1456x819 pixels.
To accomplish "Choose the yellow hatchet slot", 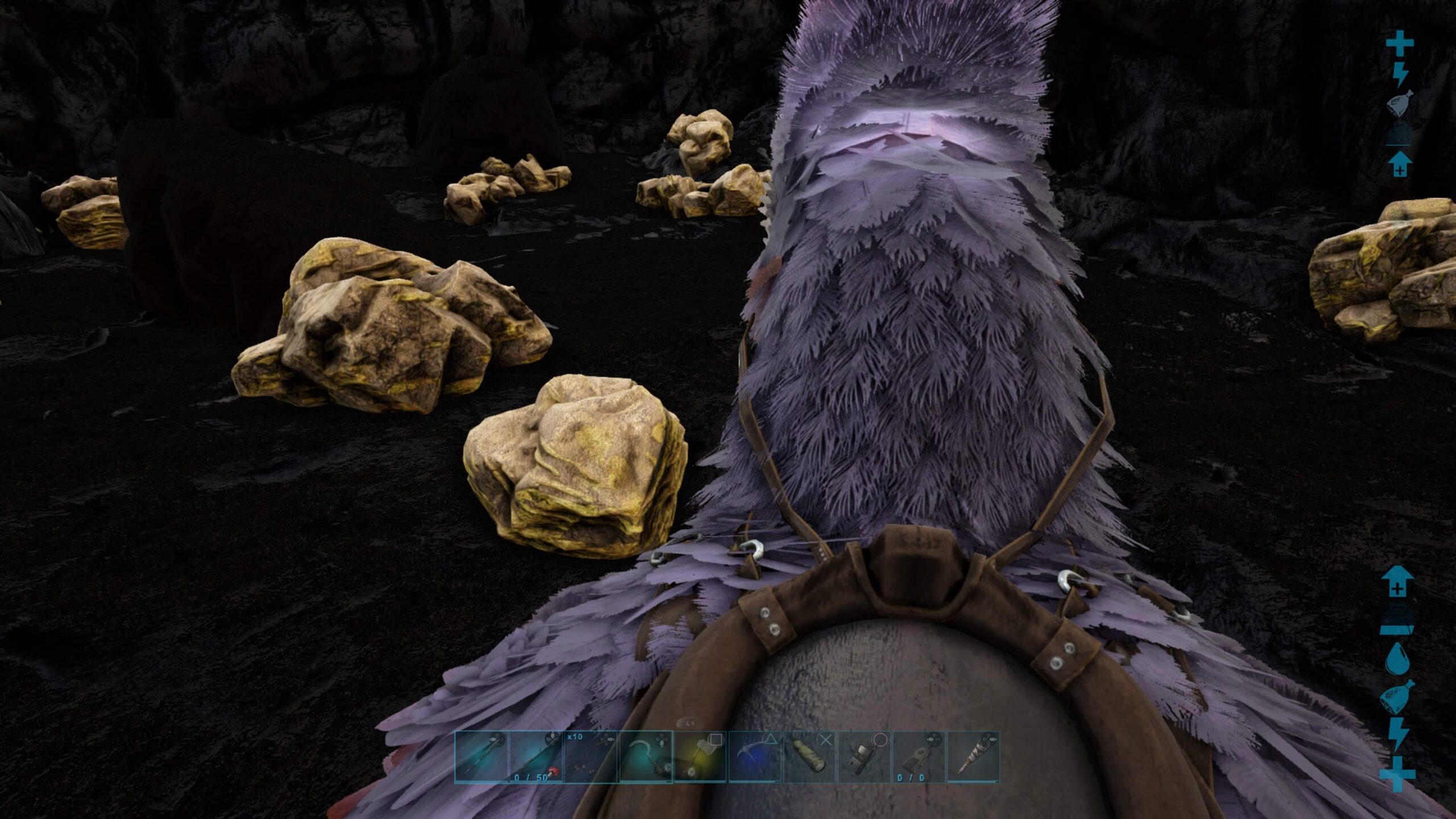I will click(700, 757).
